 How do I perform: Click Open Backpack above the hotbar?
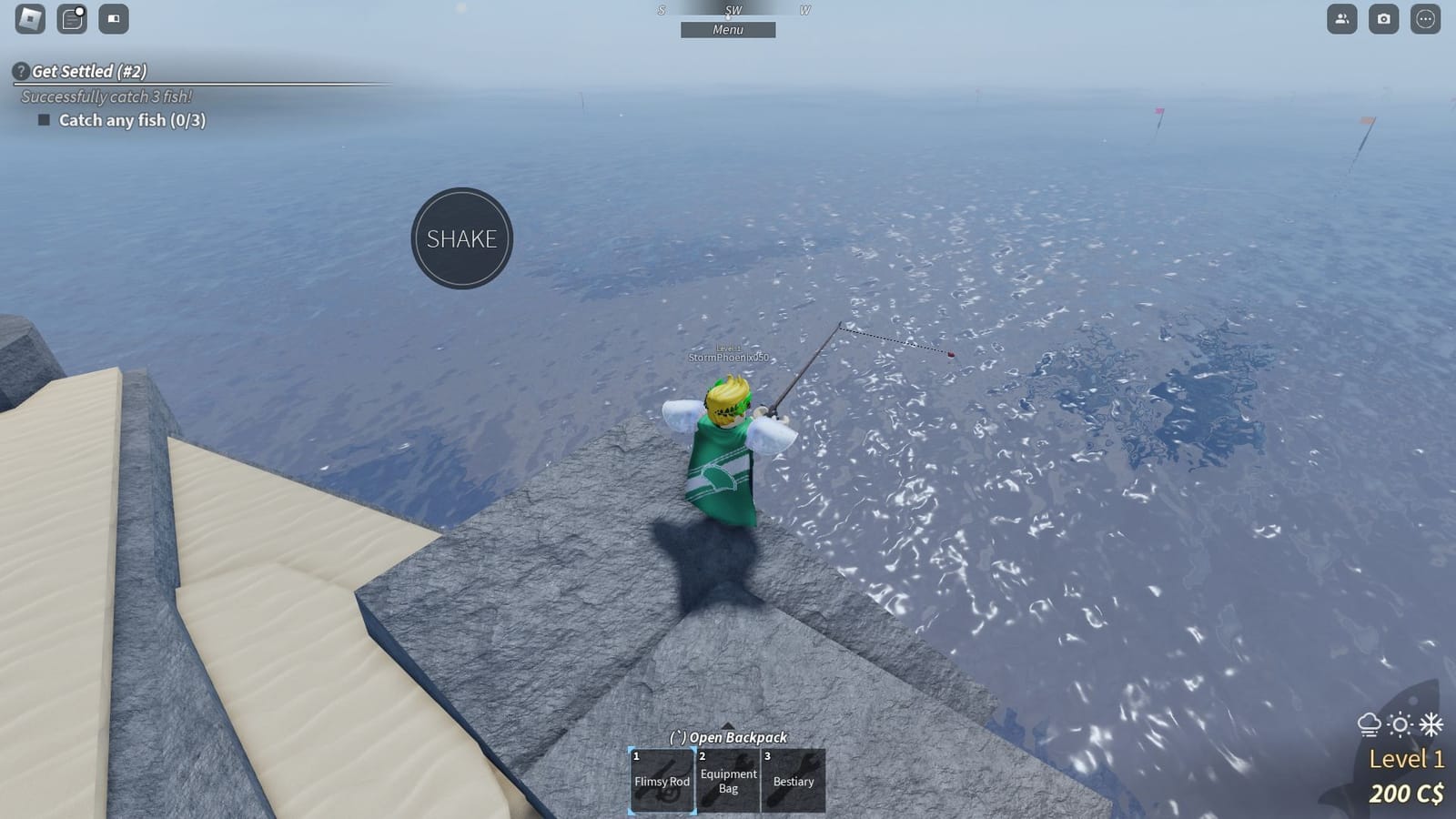(x=728, y=737)
